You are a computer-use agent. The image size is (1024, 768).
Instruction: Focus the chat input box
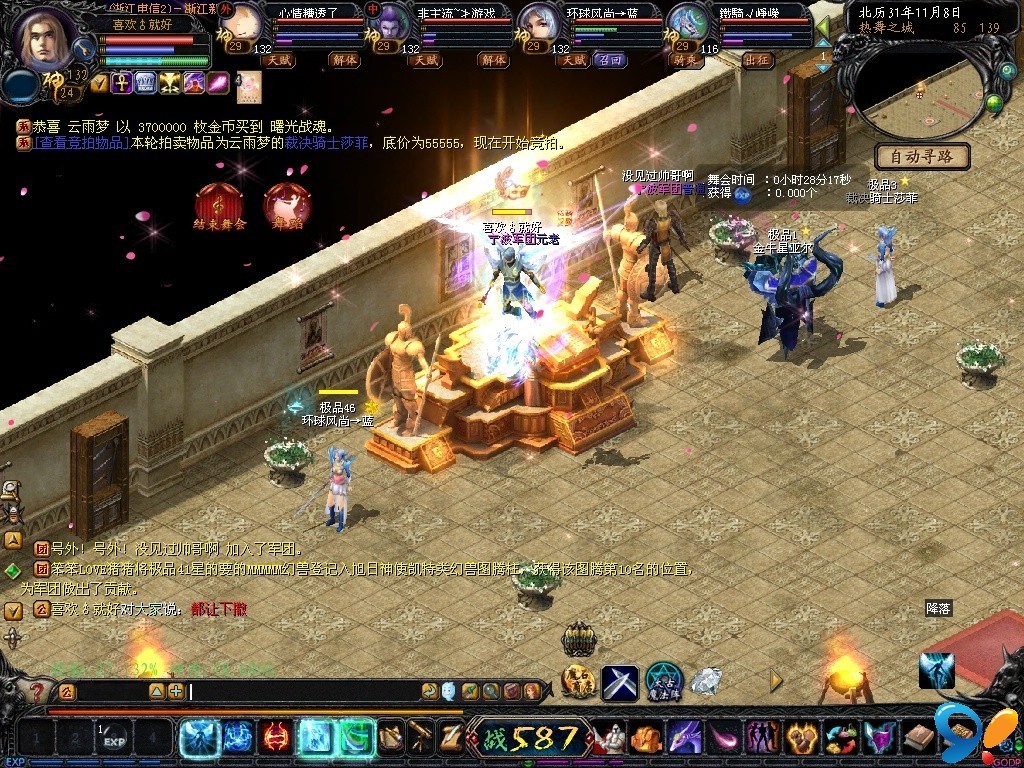pos(300,691)
